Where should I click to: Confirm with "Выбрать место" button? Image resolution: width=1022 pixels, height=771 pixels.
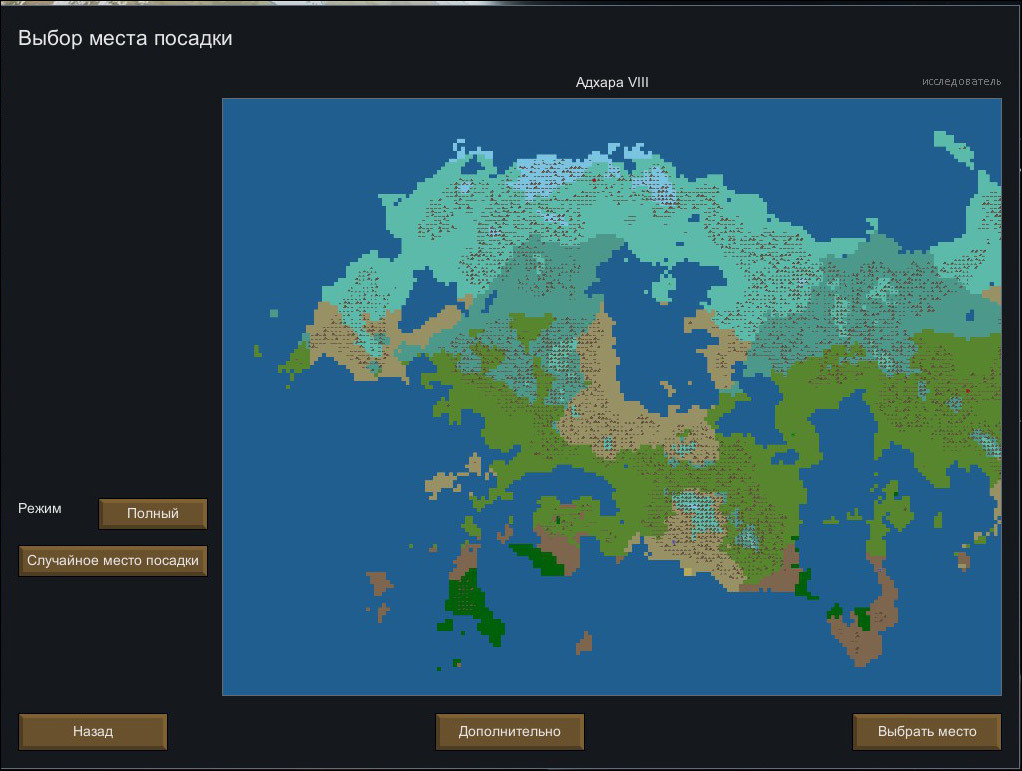coord(926,731)
